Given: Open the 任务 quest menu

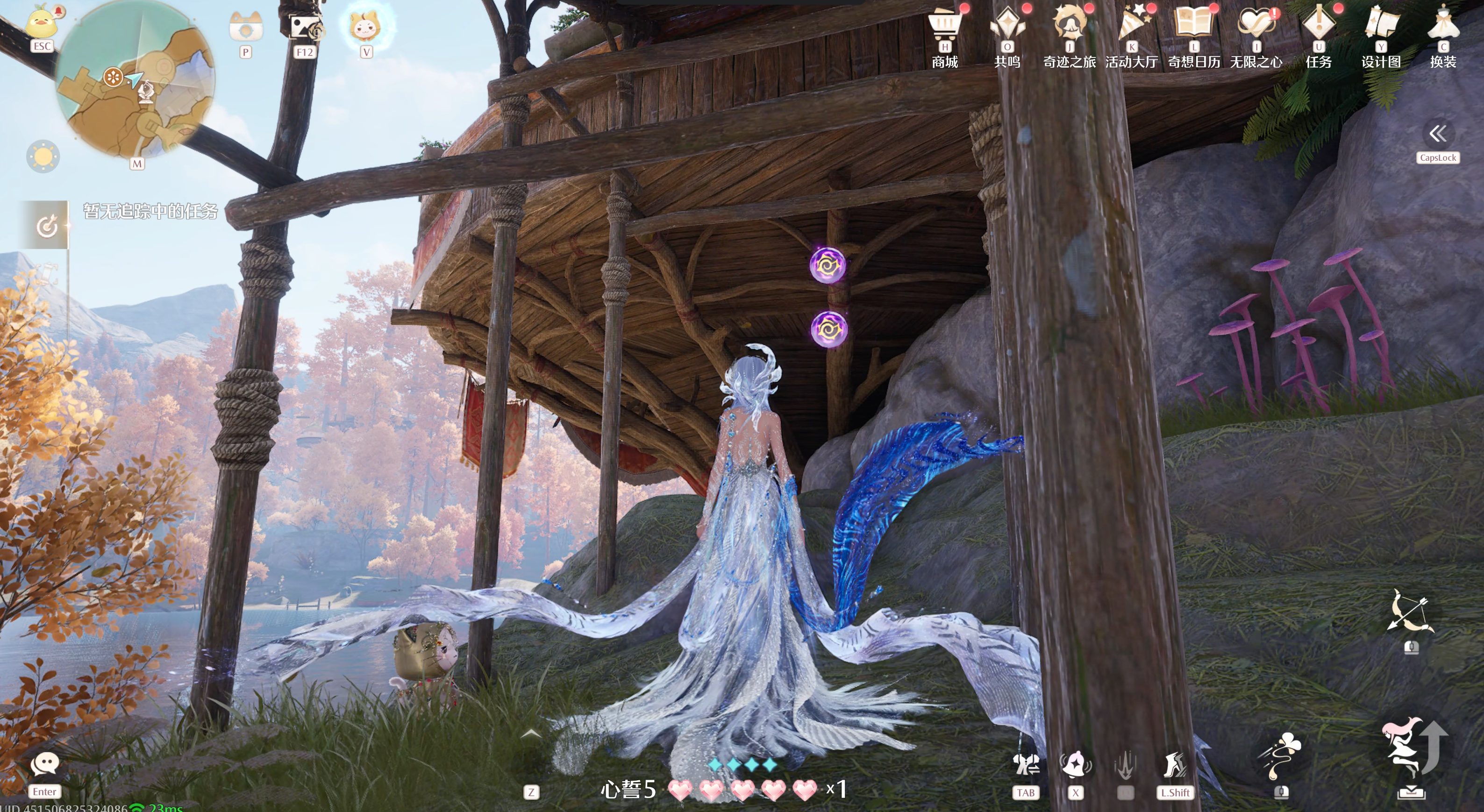Looking at the screenshot, I should click(x=1319, y=26).
